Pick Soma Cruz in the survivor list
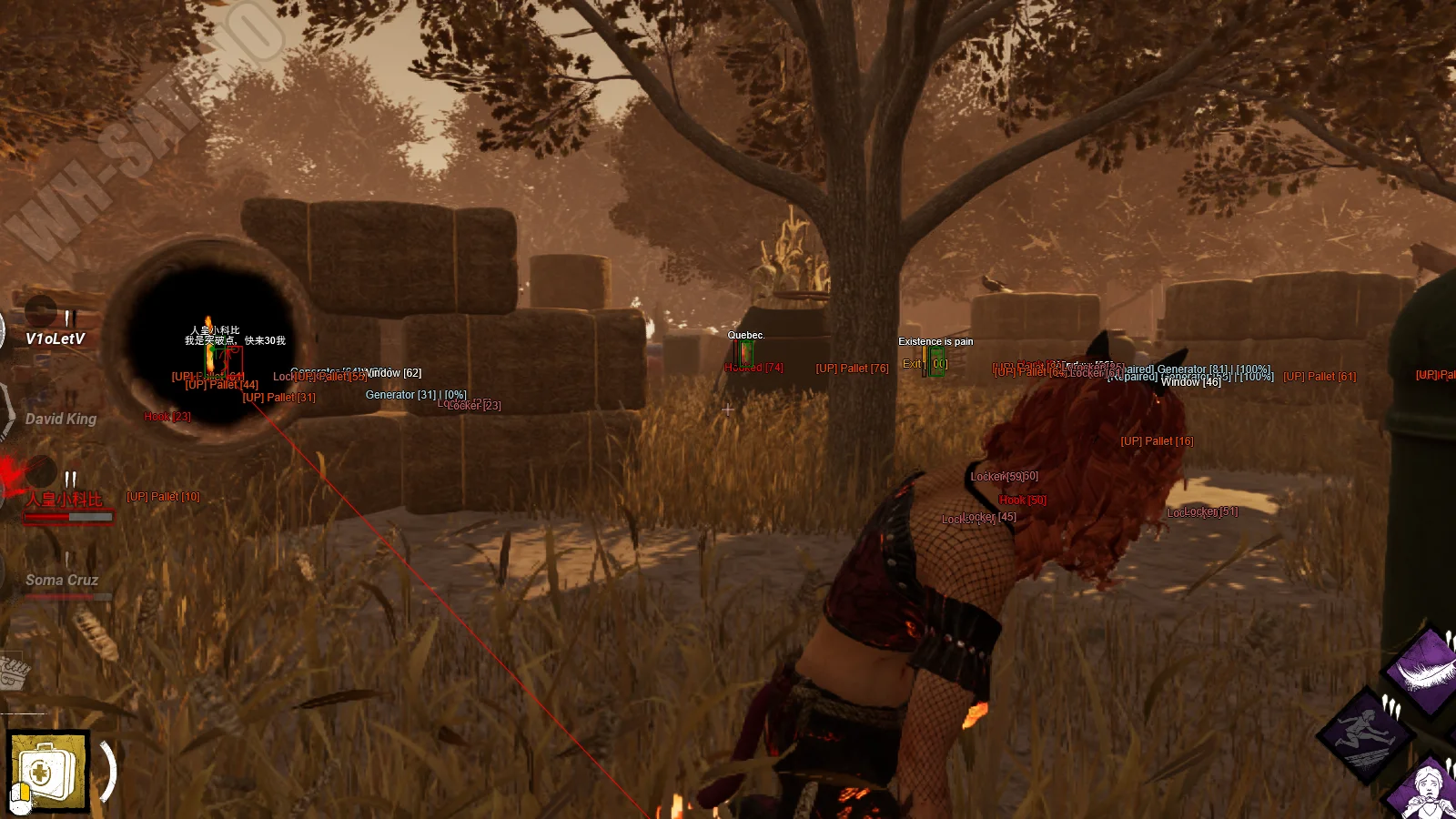 62,580
